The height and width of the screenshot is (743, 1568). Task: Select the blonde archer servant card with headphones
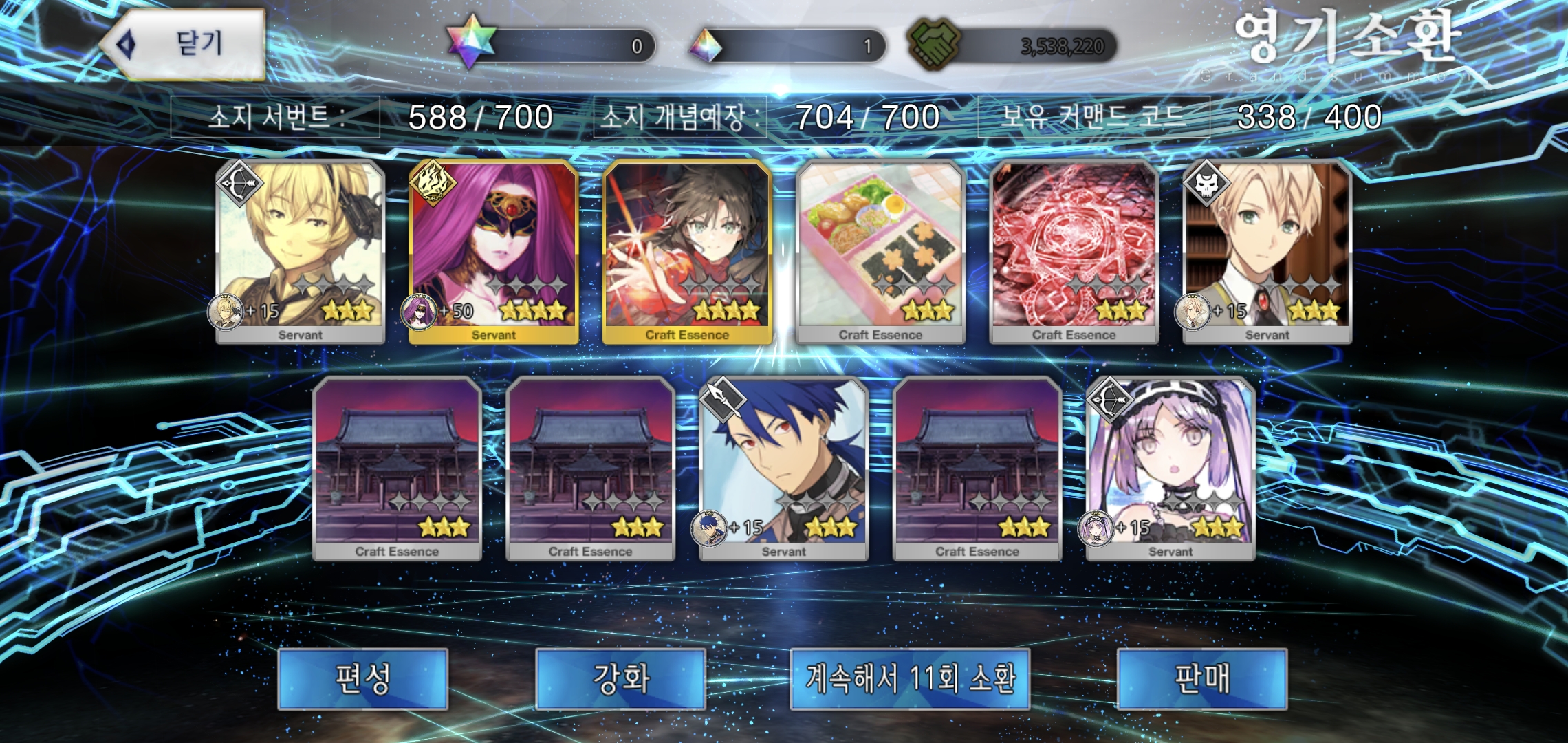coord(300,251)
